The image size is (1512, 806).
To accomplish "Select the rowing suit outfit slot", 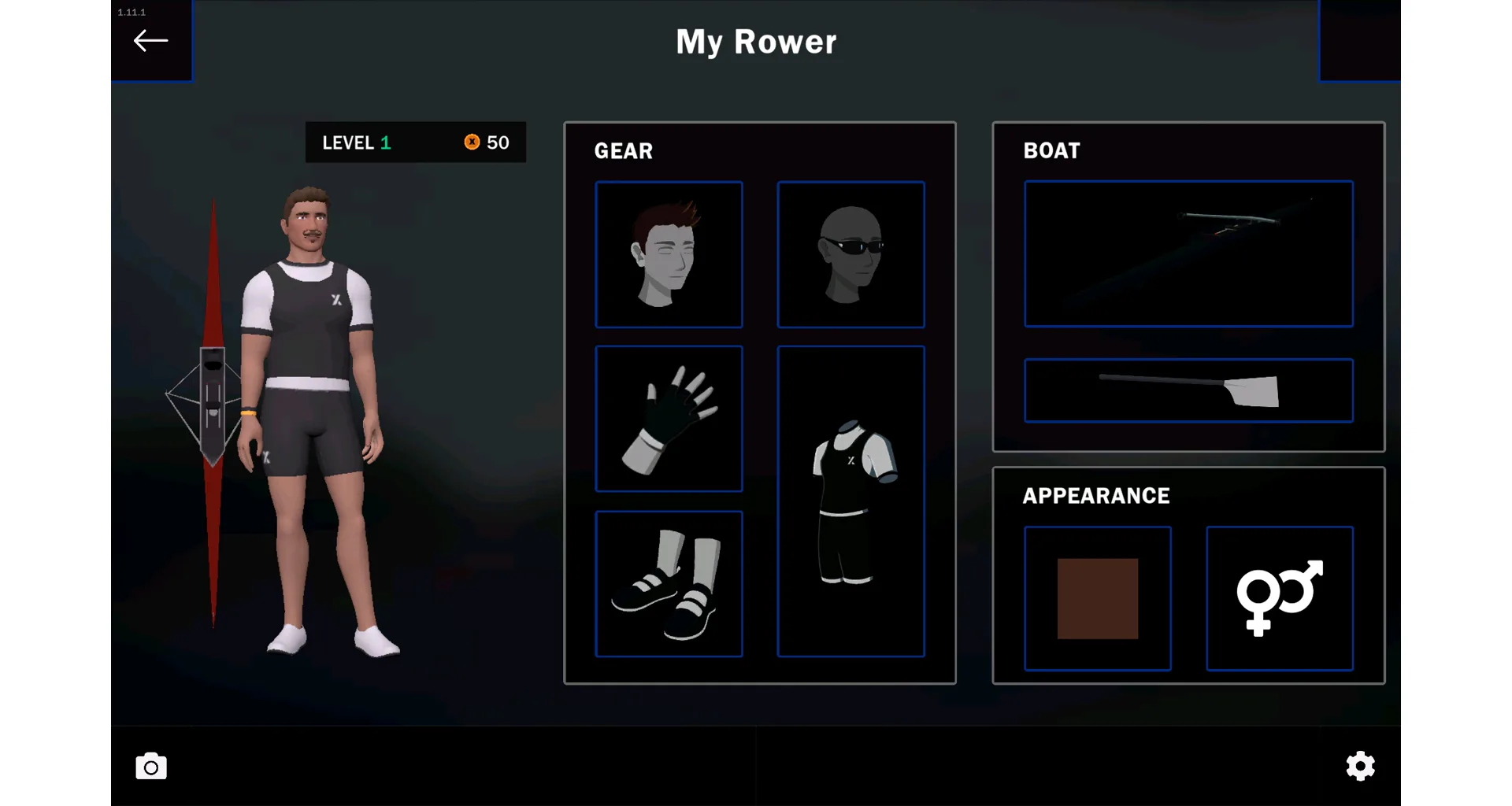I will pos(850,501).
